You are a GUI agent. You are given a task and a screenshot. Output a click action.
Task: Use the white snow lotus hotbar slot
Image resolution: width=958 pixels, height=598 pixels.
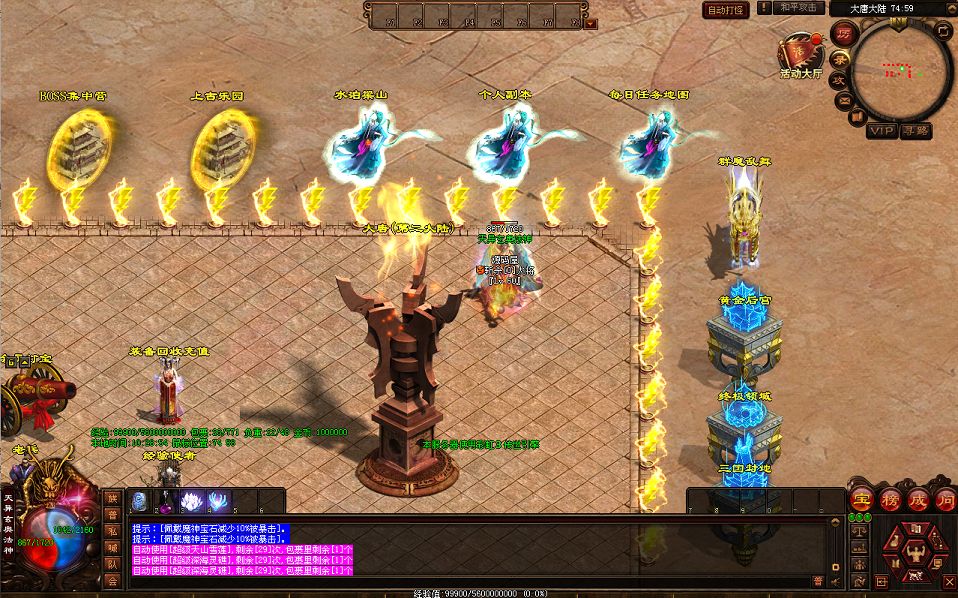click(x=191, y=501)
